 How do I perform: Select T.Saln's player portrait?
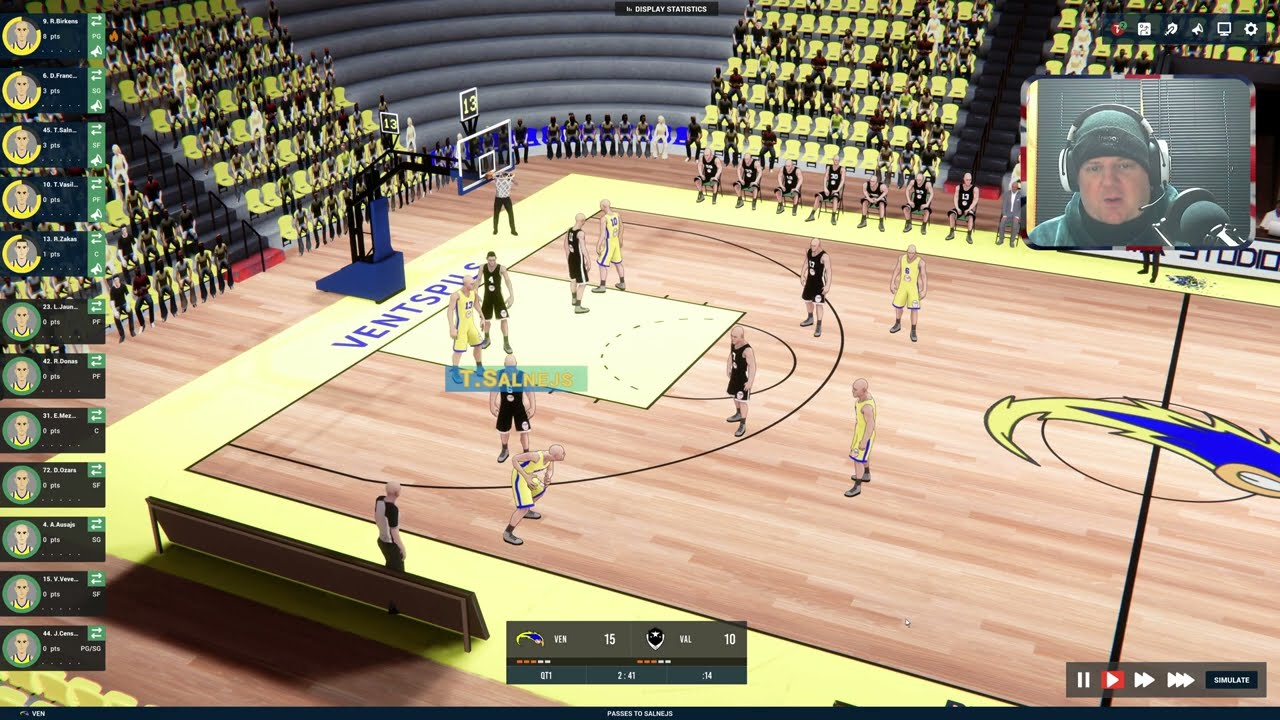pos(20,145)
